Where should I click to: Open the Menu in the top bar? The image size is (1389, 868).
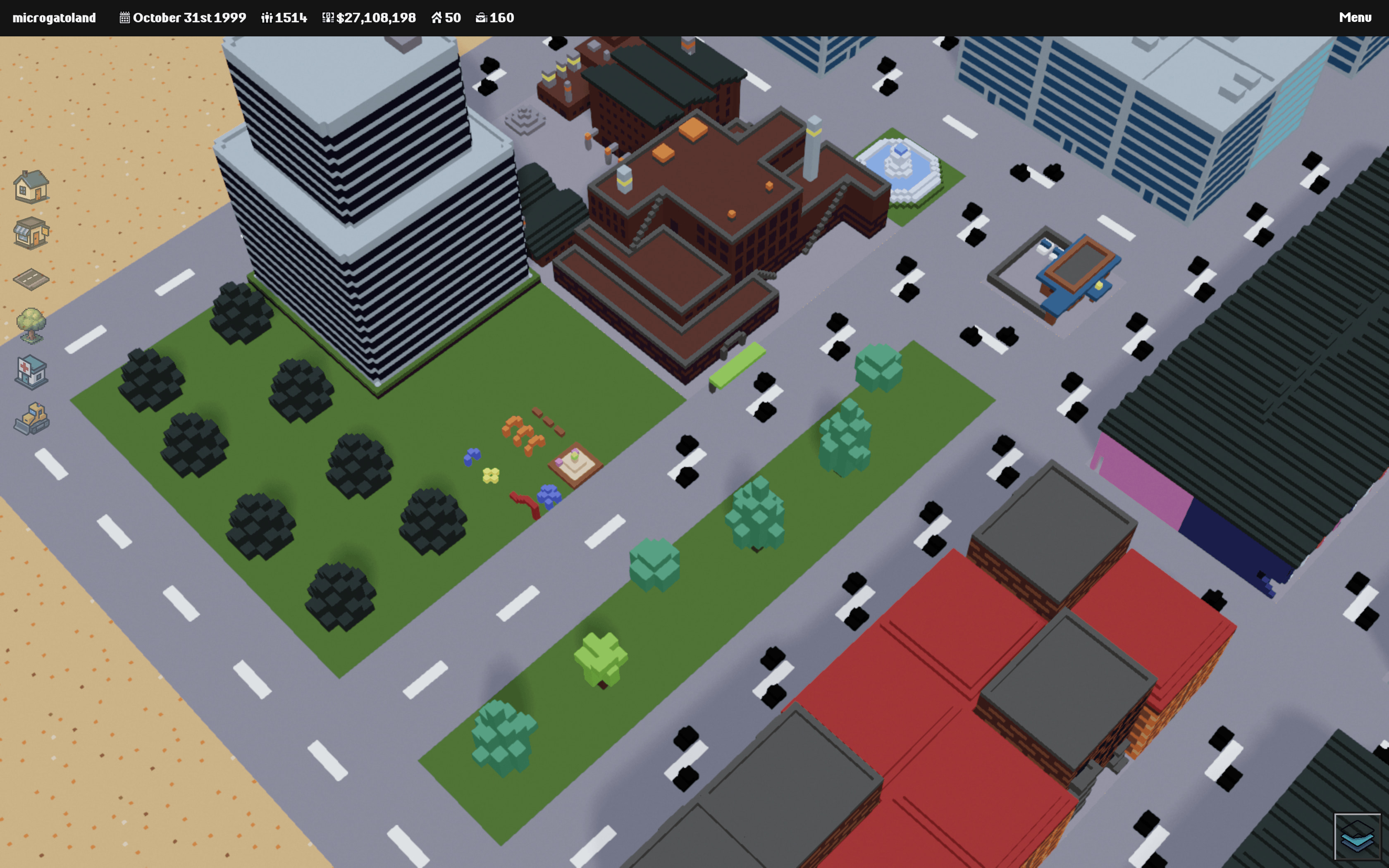(x=1355, y=18)
